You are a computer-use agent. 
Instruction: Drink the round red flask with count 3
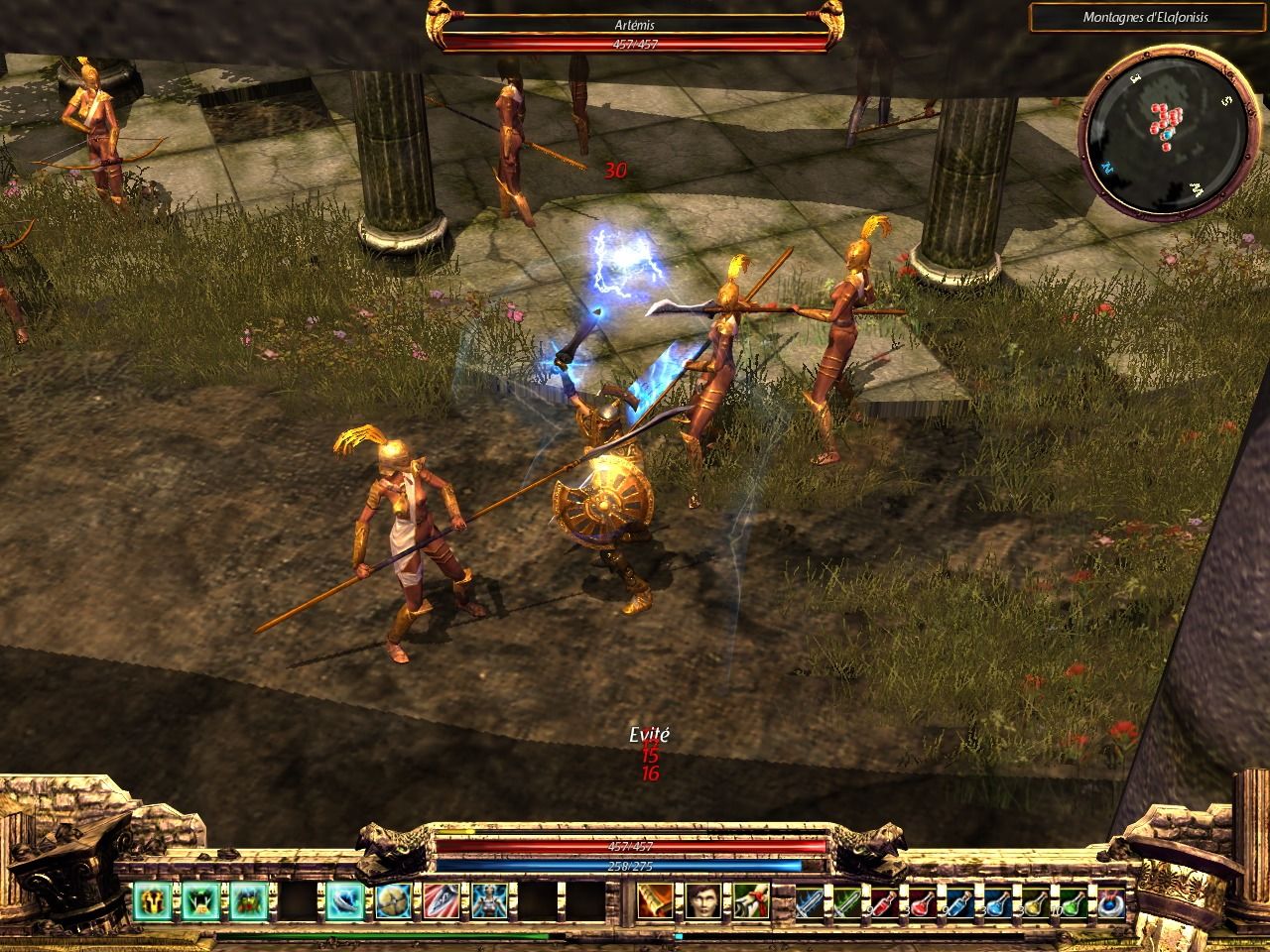[x=924, y=900]
